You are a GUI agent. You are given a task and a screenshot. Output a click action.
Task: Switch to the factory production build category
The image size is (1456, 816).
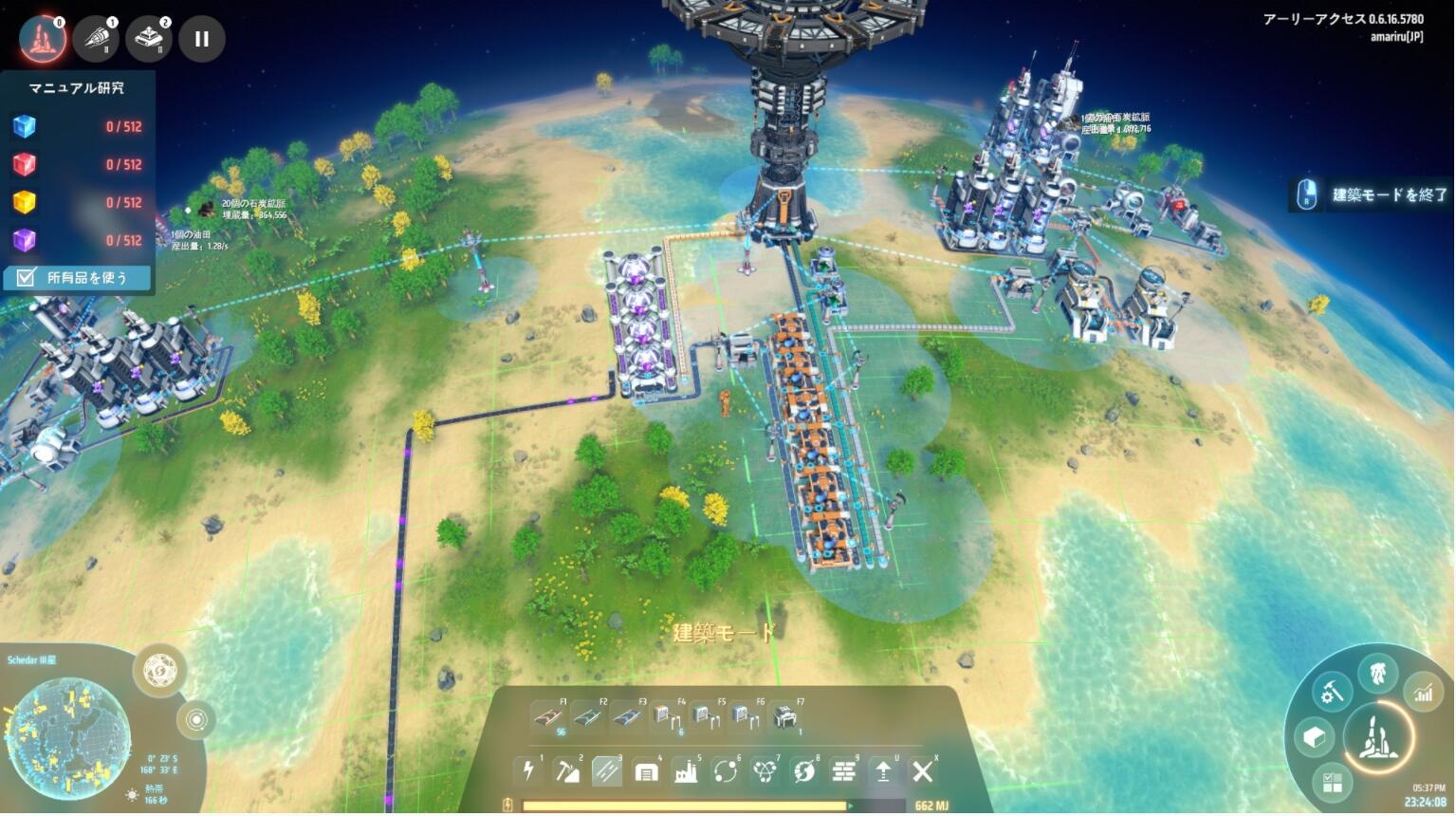point(686,771)
